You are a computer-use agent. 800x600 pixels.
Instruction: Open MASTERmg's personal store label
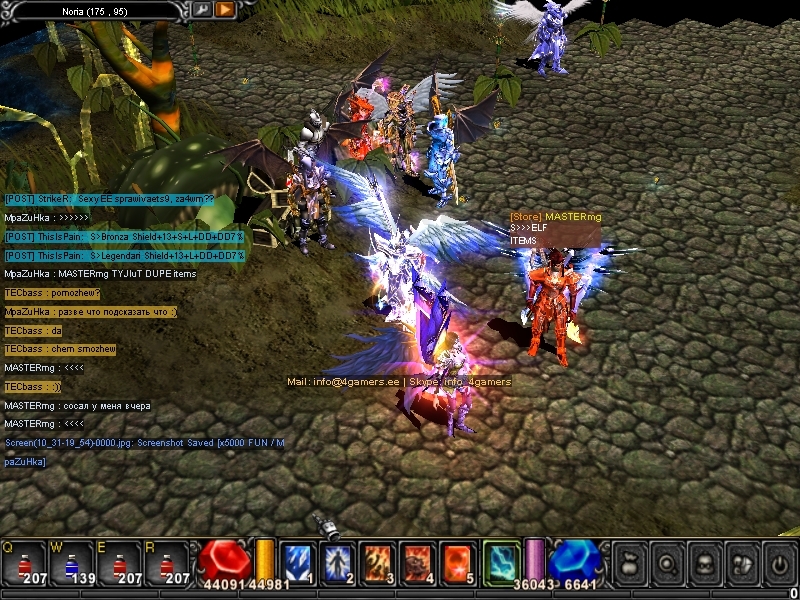[554, 217]
